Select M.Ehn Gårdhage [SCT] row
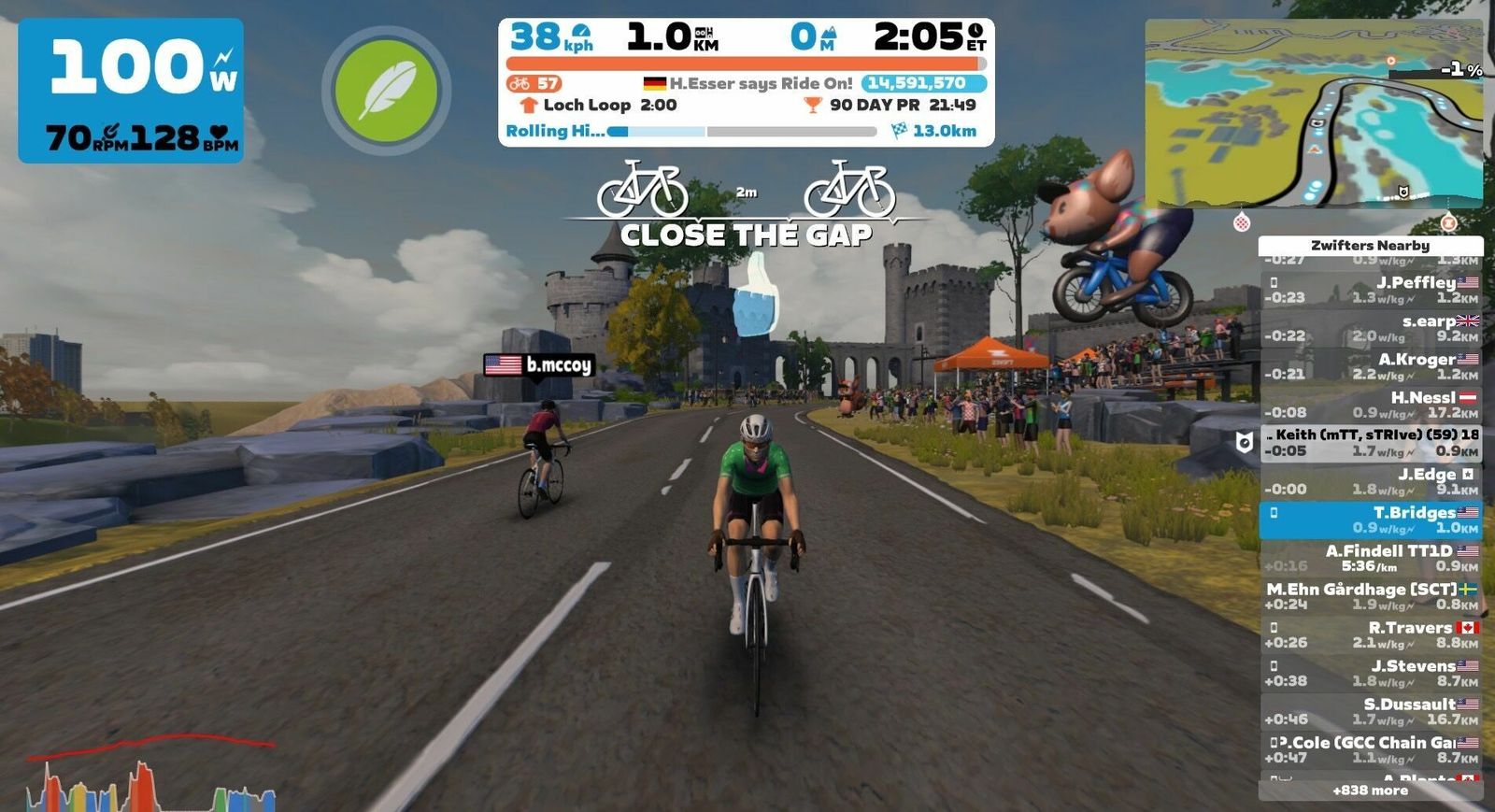1495x812 pixels. point(1370,596)
